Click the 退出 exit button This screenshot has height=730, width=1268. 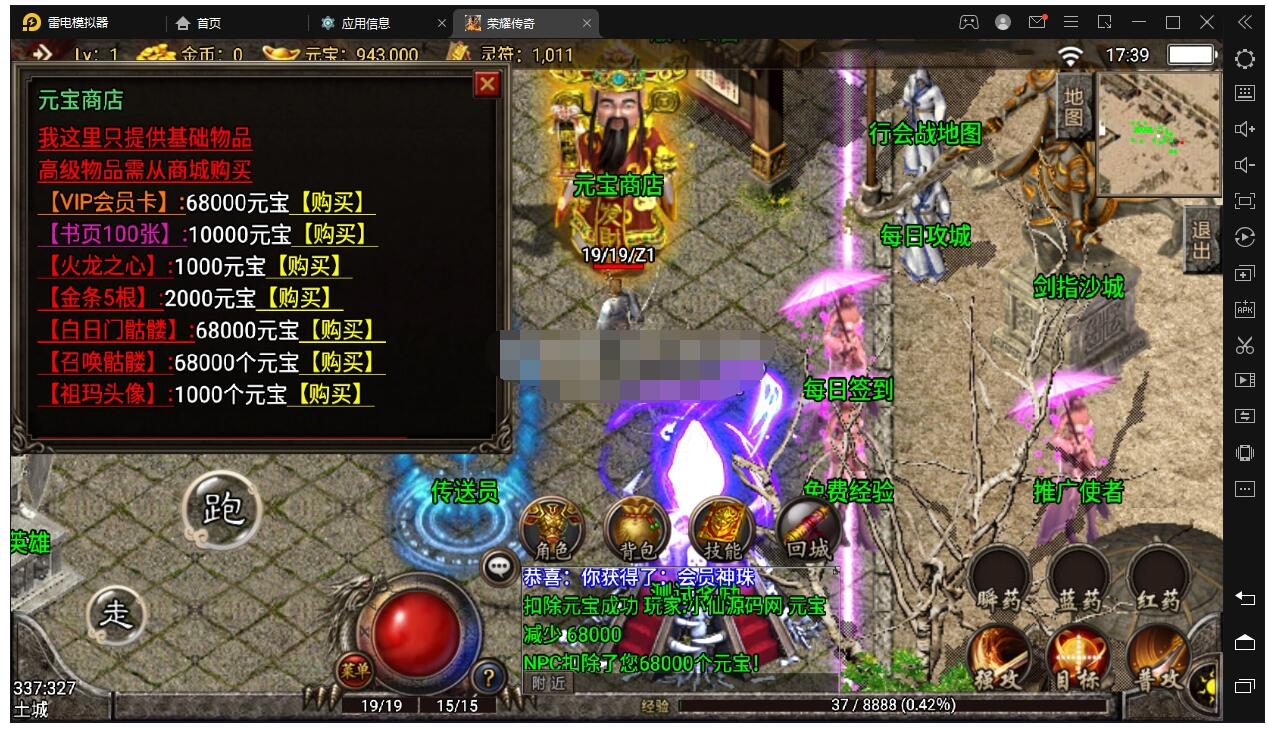point(1200,240)
